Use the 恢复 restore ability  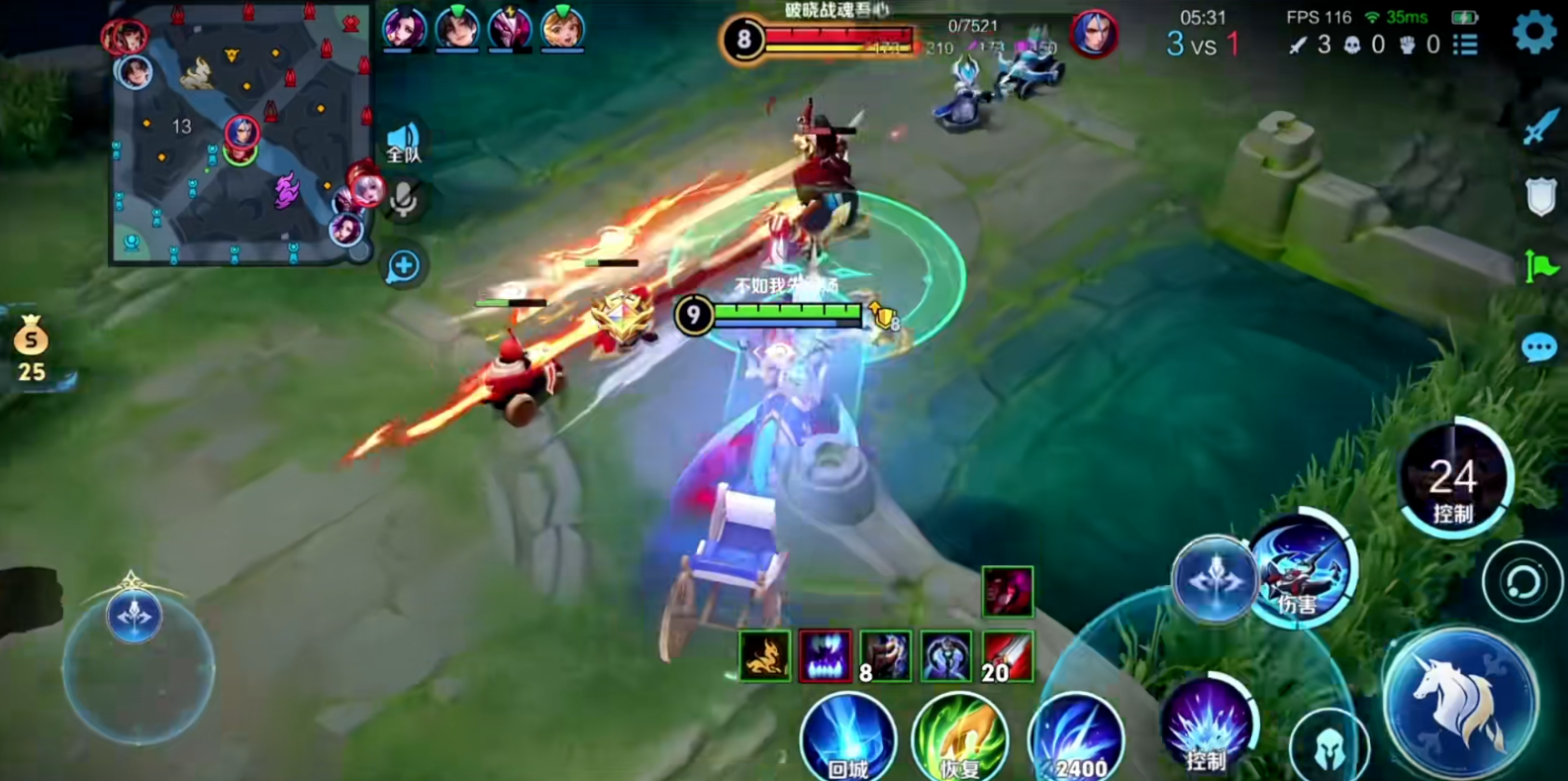point(959,738)
